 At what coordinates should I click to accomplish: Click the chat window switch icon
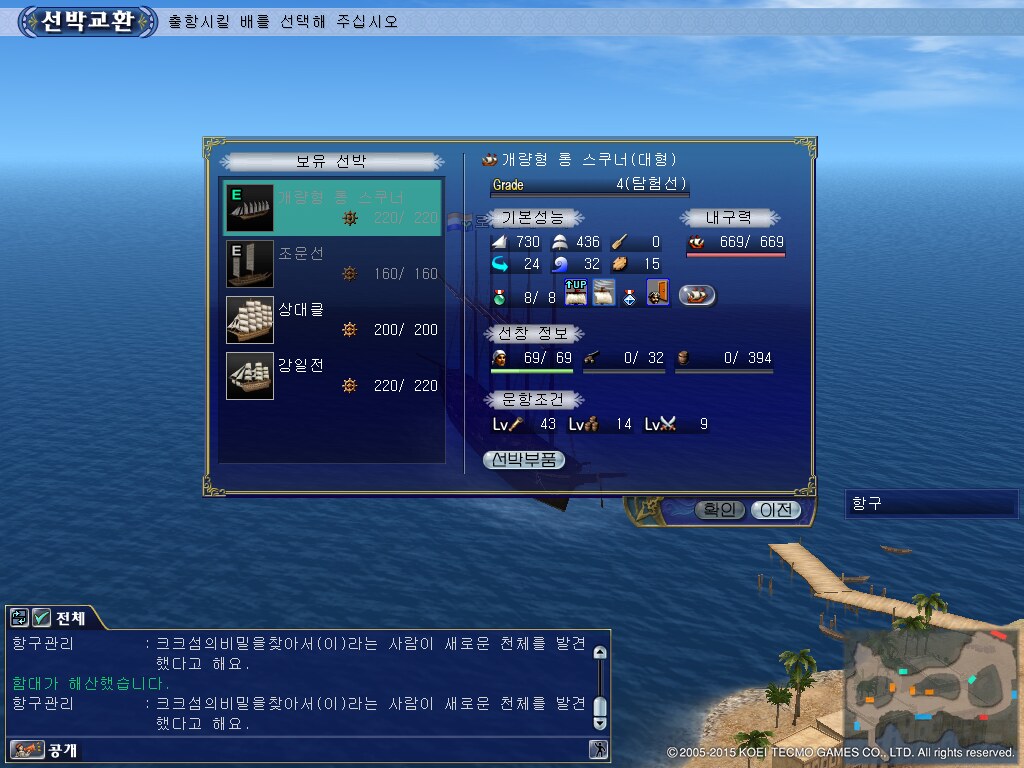20,617
